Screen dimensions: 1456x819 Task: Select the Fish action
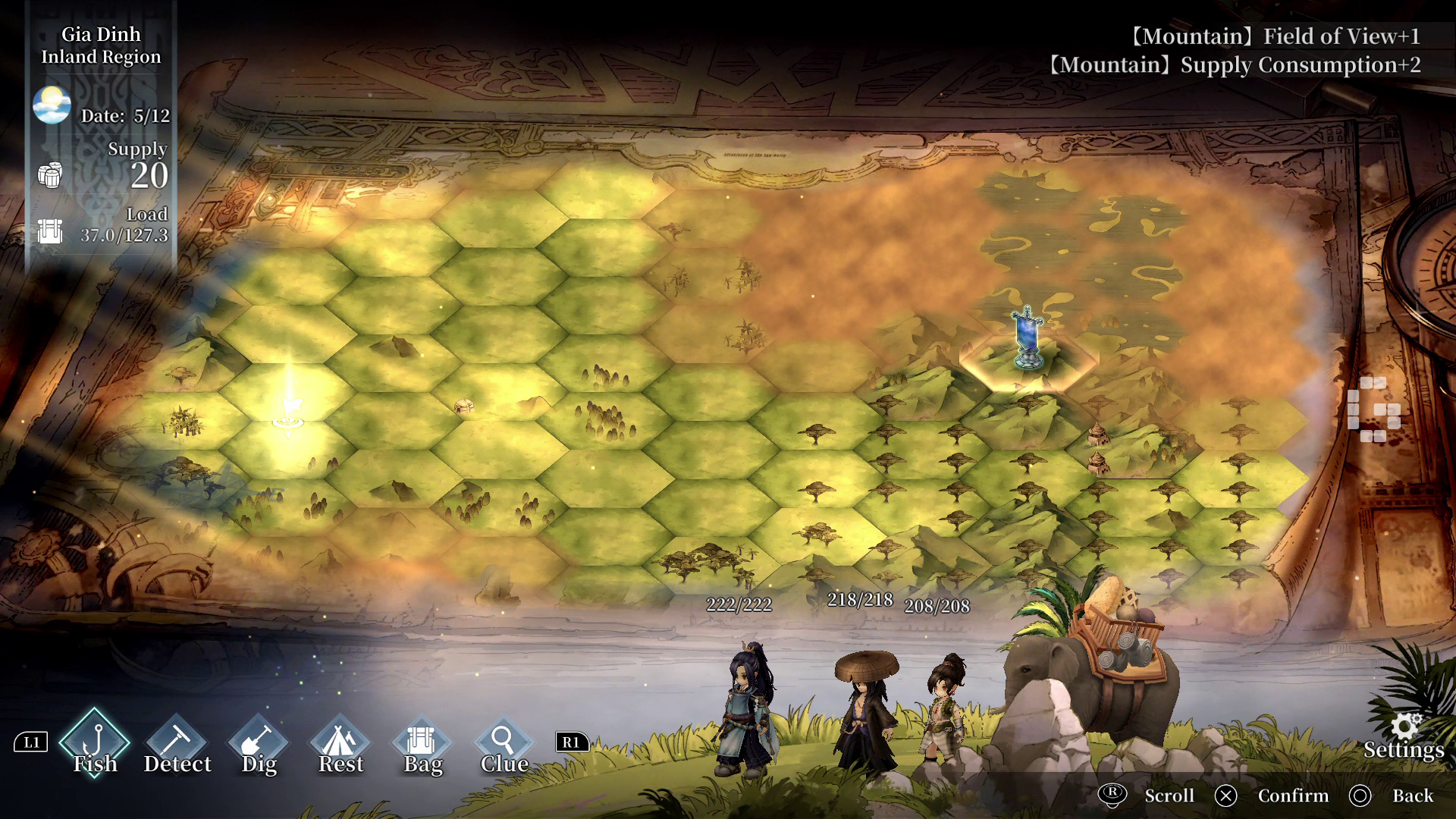point(95,743)
